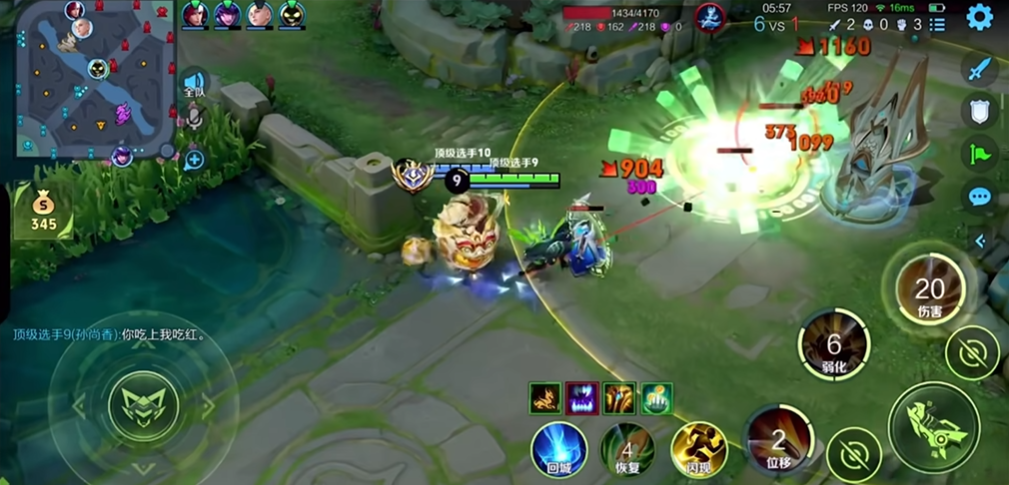
Task: Select the golden dragon buff icon
Action: pos(544,398)
